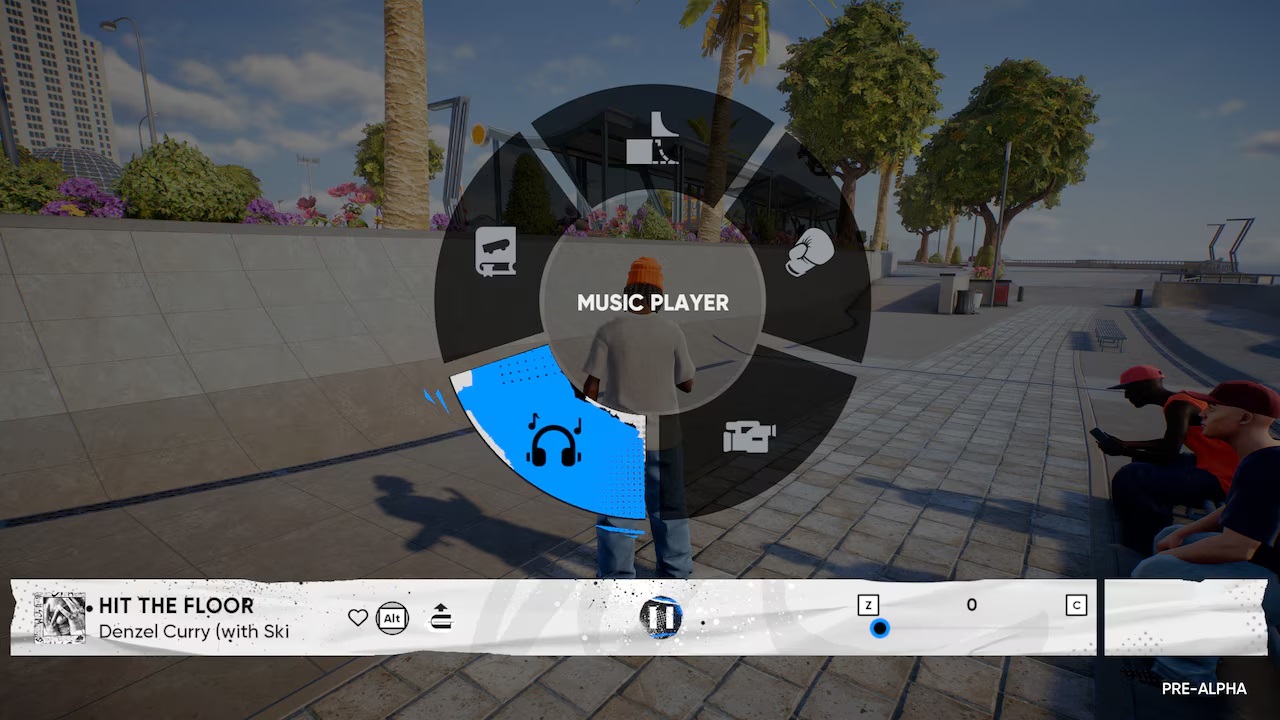Screen dimensions: 1280x720
Task: Like the song with the heart icon
Action: (358, 618)
